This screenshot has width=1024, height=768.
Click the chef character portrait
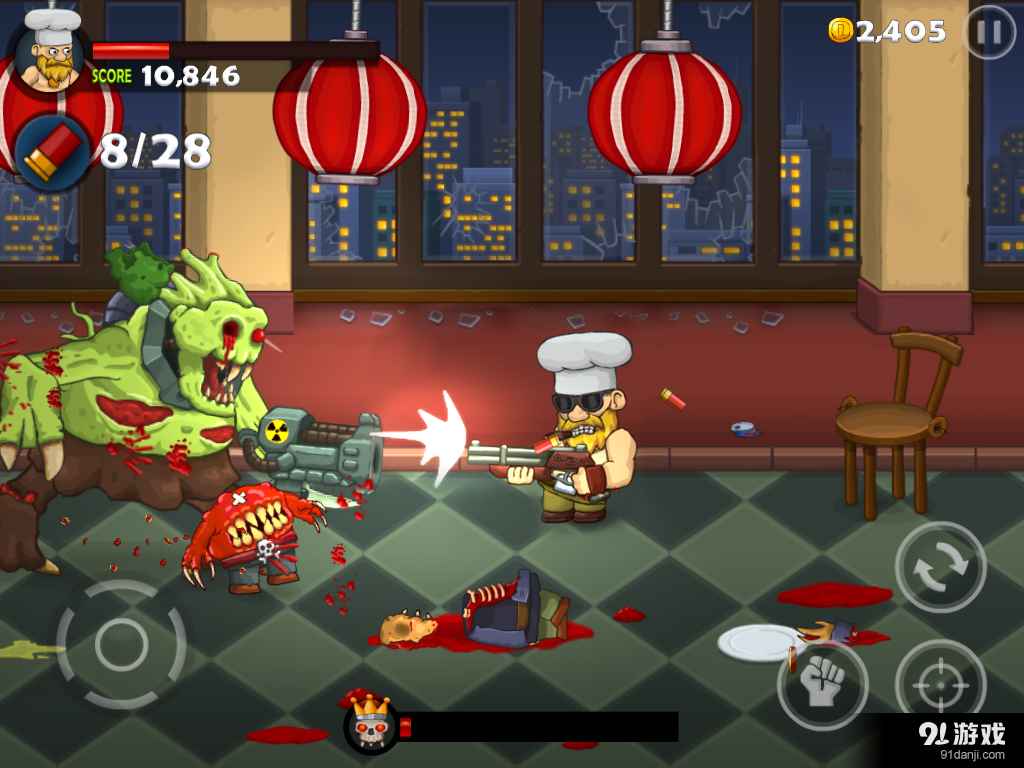point(50,52)
